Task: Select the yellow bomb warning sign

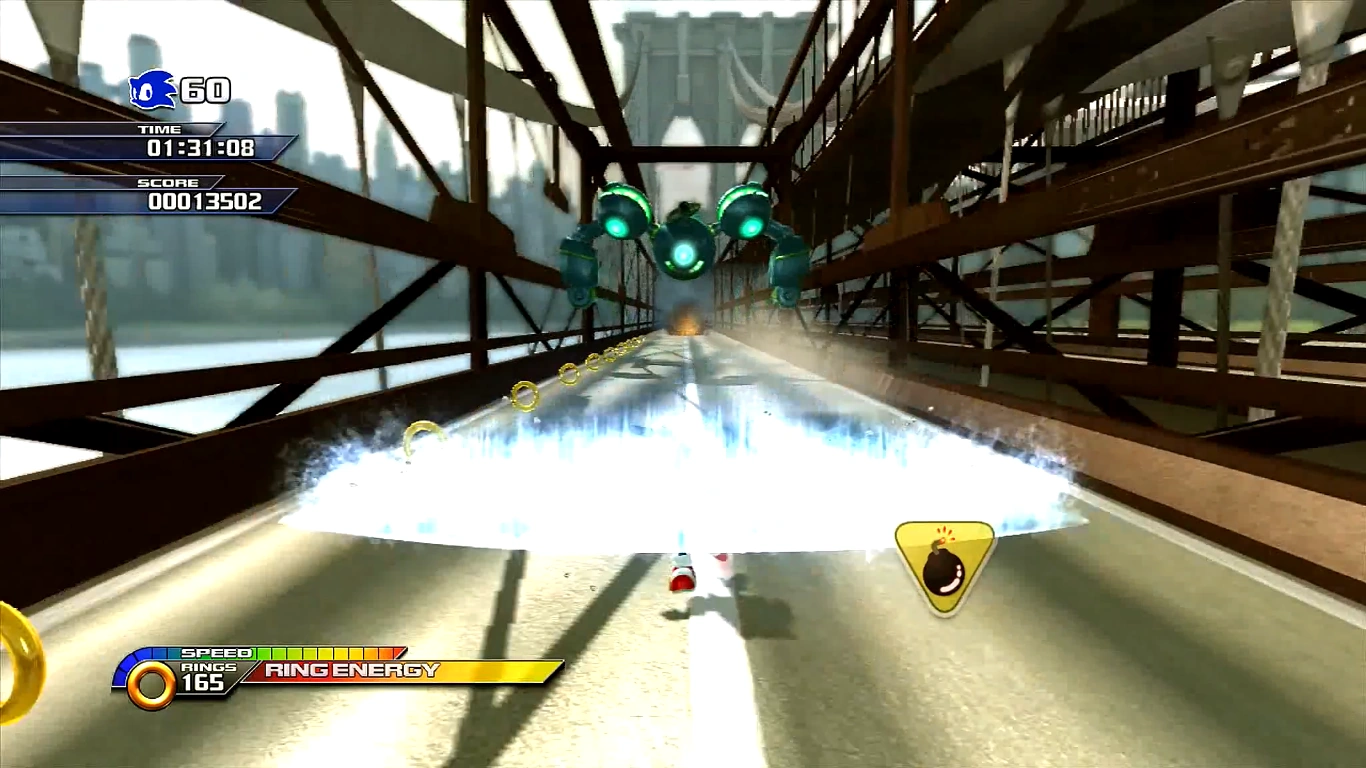Action: pyautogui.click(x=944, y=565)
